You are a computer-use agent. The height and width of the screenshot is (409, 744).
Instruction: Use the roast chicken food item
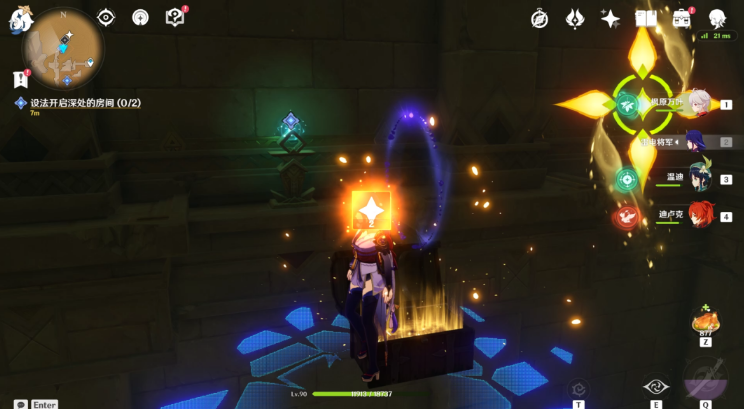tap(704, 322)
